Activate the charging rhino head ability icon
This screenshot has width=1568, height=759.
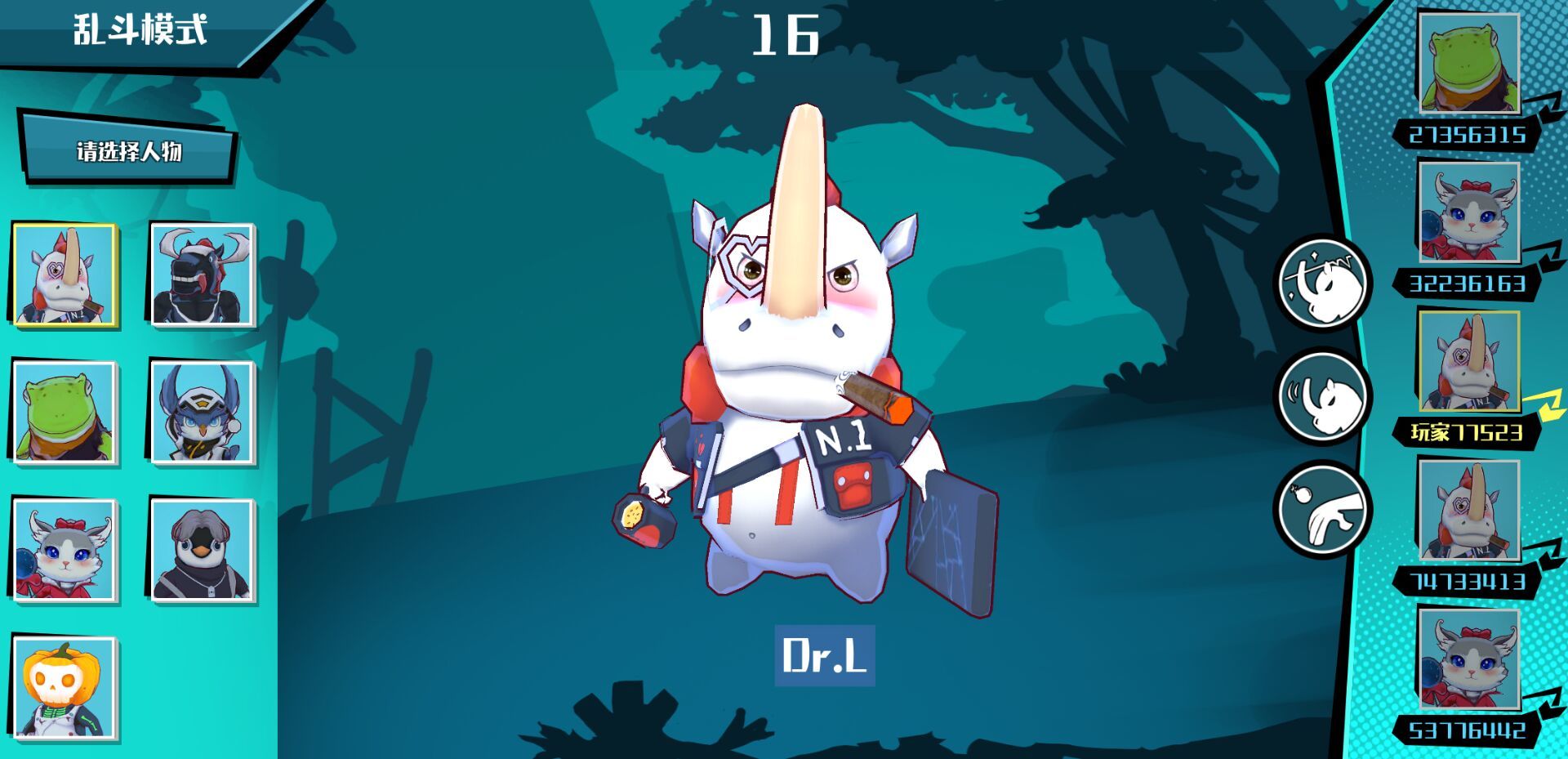pyautogui.click(x=1324, y=395)
